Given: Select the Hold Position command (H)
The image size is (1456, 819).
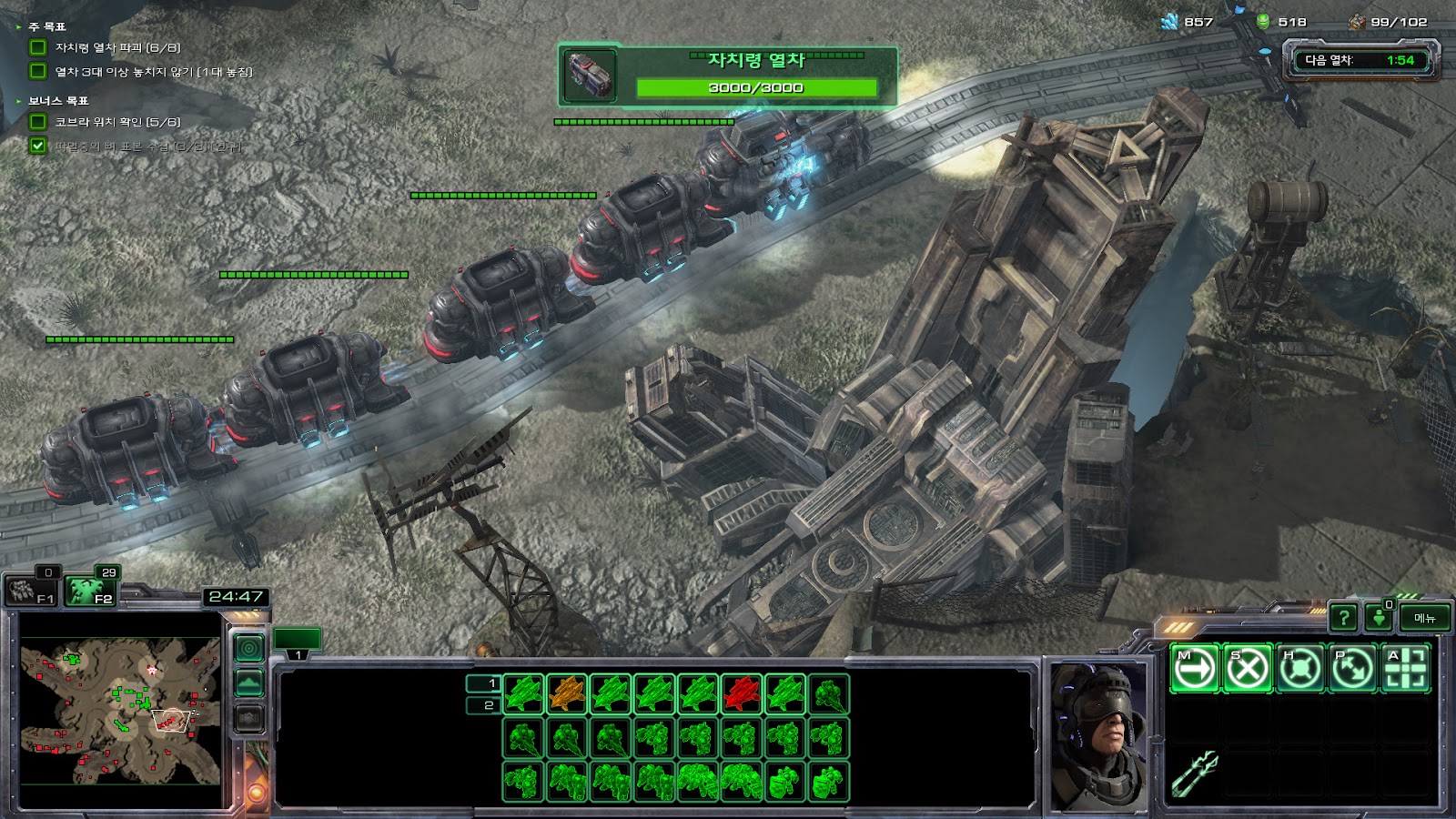Looking at the screenshot, I should coord(1299,669).
